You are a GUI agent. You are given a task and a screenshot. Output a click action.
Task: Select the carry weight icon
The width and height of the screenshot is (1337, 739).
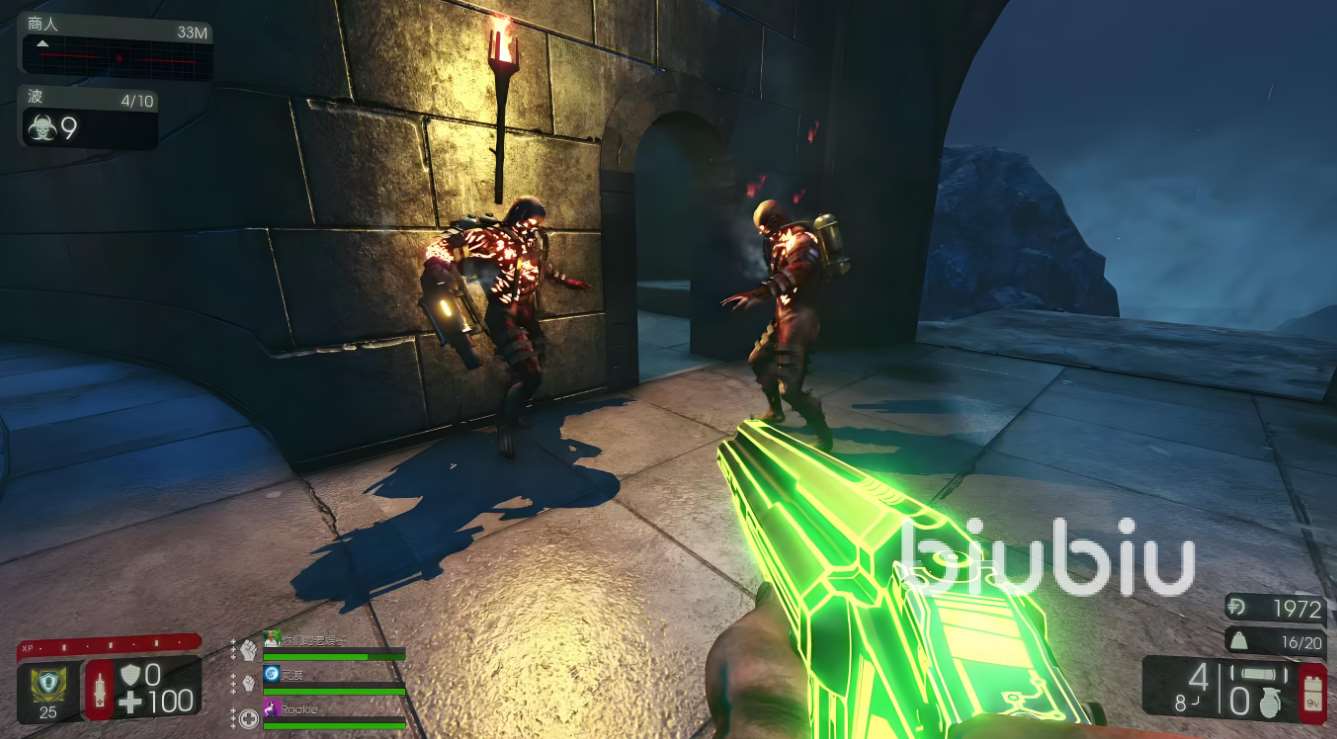(x=1240, y=640)
